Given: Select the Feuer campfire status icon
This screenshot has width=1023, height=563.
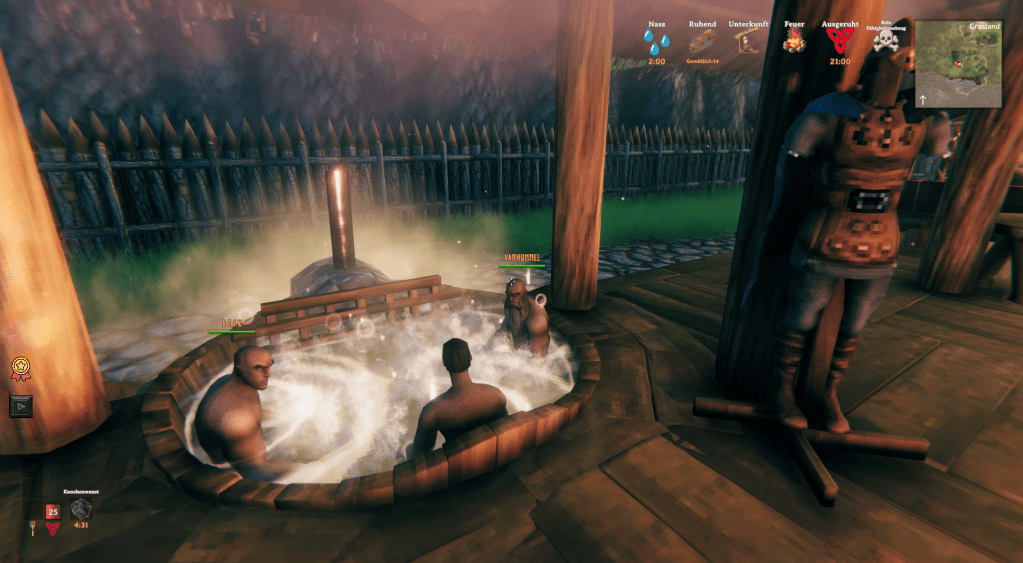Looking at the screenshot, I should click(x=793, y=41).
